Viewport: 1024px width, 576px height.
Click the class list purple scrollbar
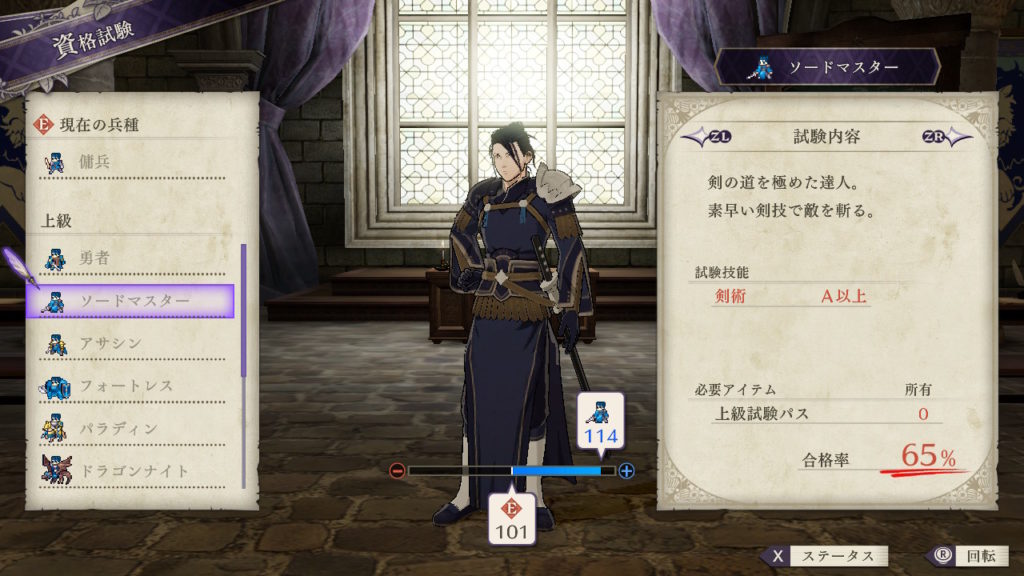point(243,310)
